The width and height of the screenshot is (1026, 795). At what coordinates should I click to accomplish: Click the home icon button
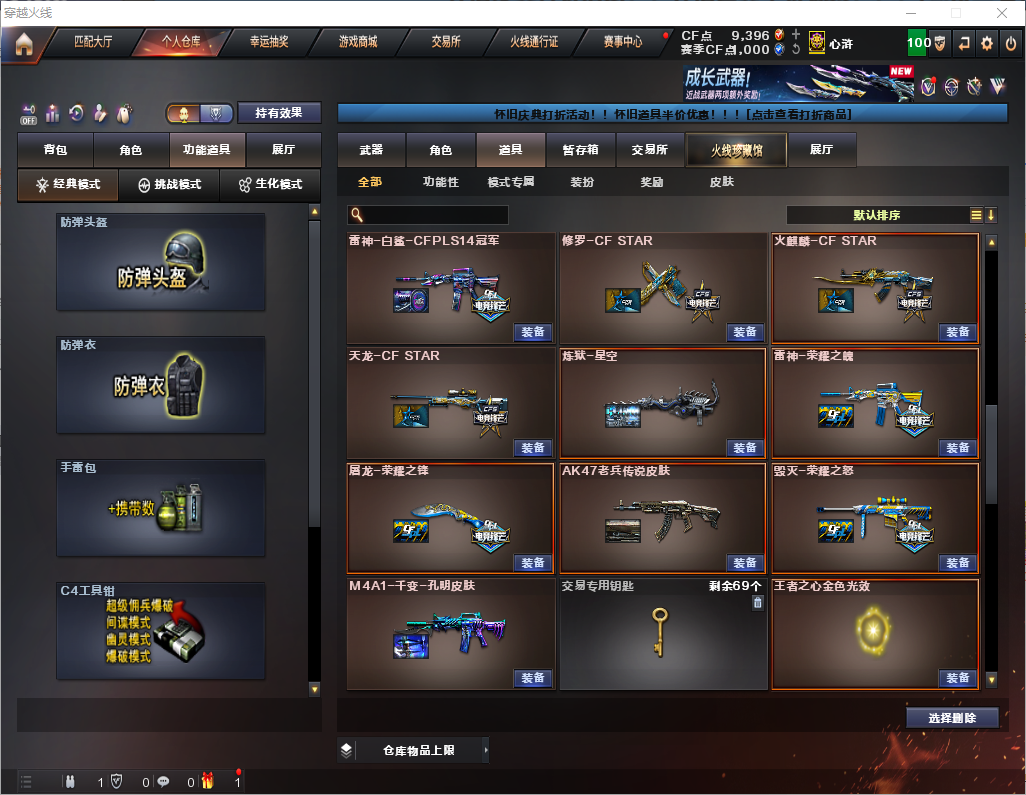(24, 44)
